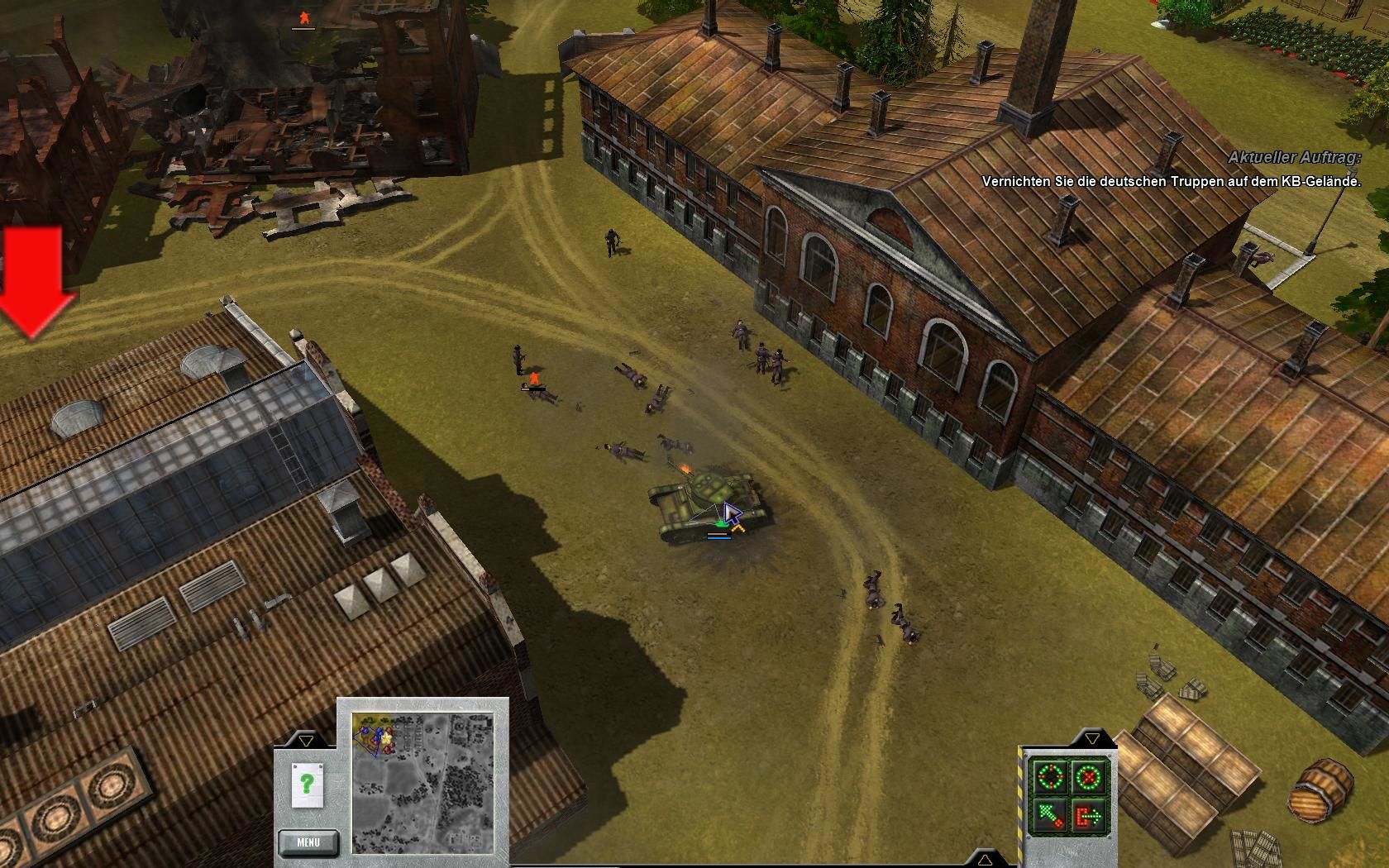1389x868 pixels.
Task: Open the objectives note with the green question mark
Action: [307, 783]
